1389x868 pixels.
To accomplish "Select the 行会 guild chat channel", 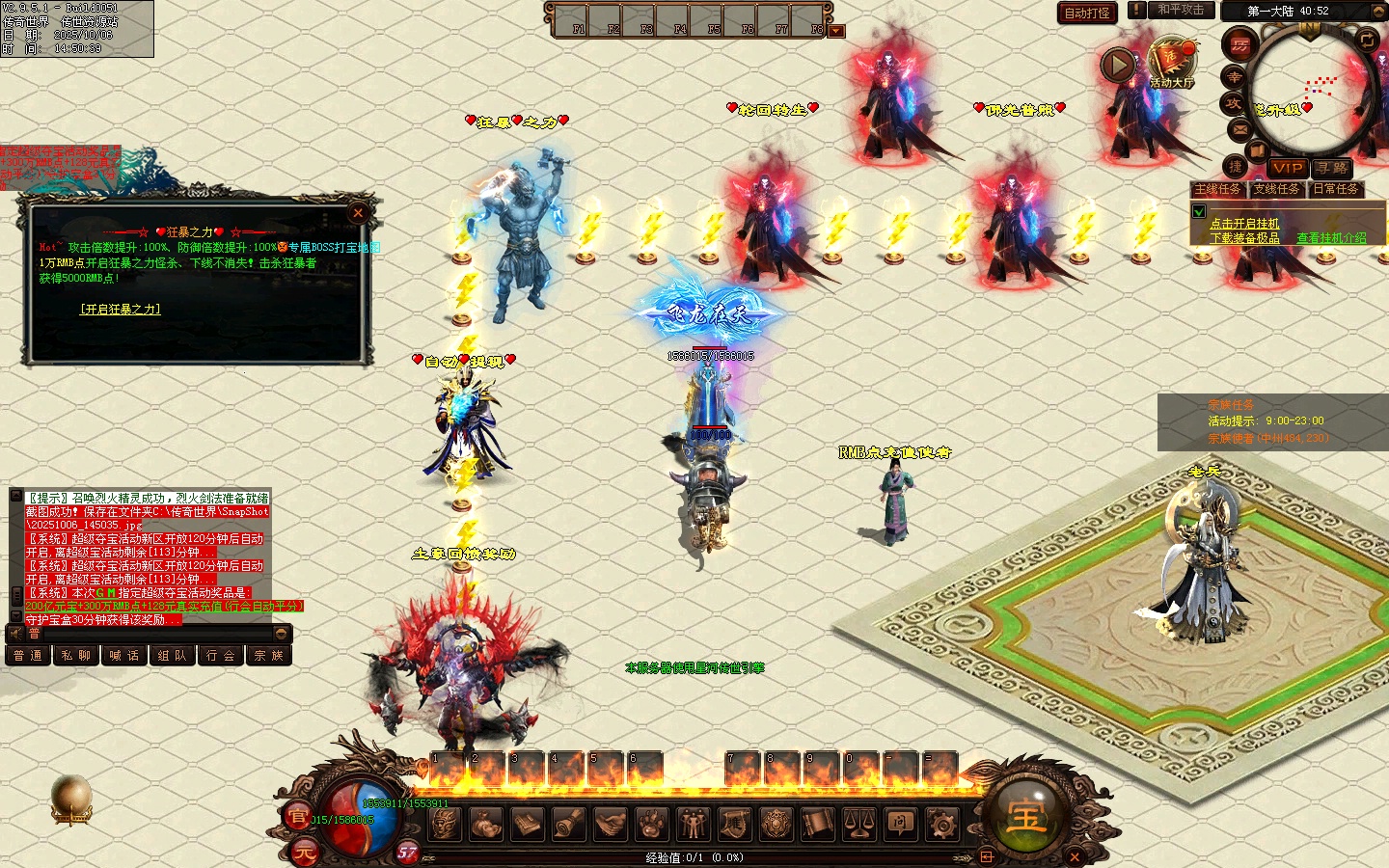I will pyautogui.click(x=220, y=656).
